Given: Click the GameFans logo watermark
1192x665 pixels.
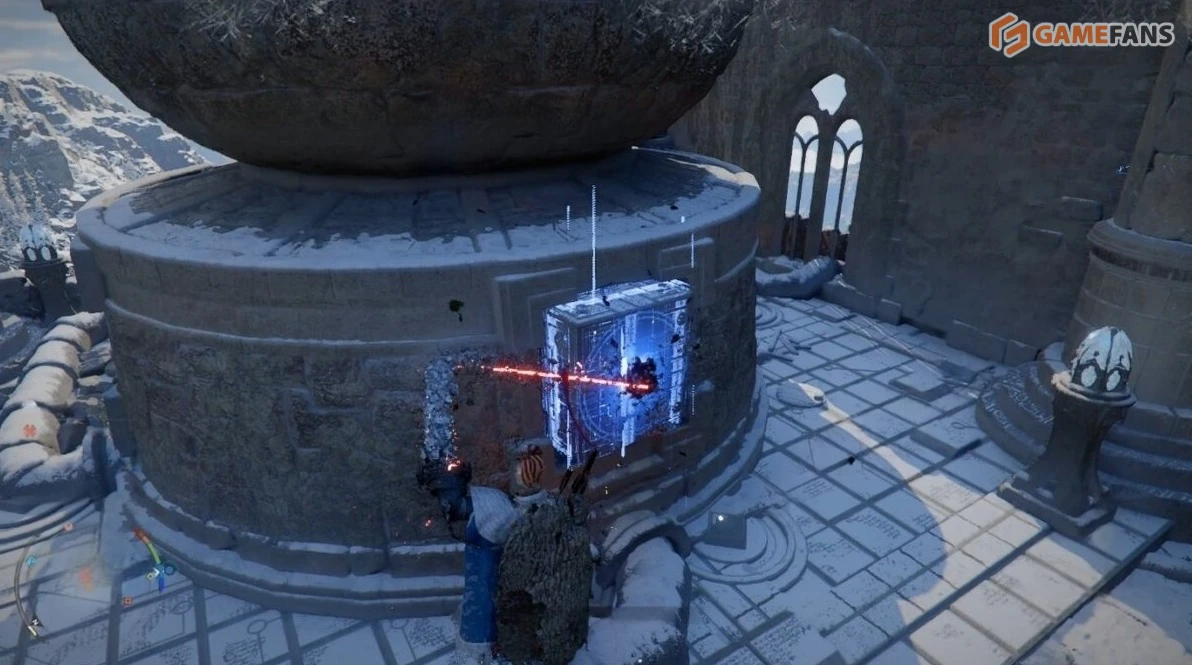Looking at the screenshot, I should [x=1080, y=35].
